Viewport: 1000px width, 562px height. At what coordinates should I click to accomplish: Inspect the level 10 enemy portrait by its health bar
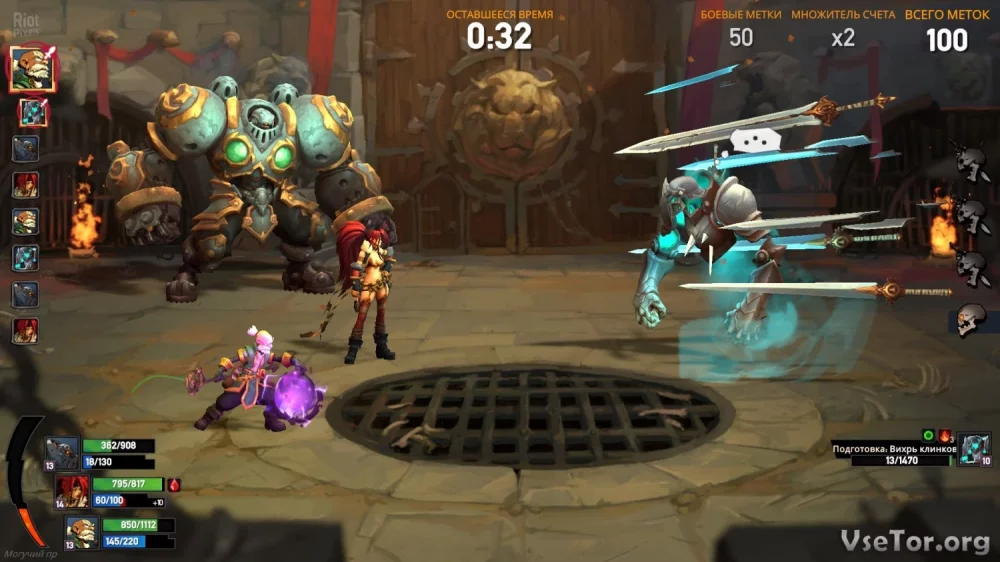coord(974,449)
